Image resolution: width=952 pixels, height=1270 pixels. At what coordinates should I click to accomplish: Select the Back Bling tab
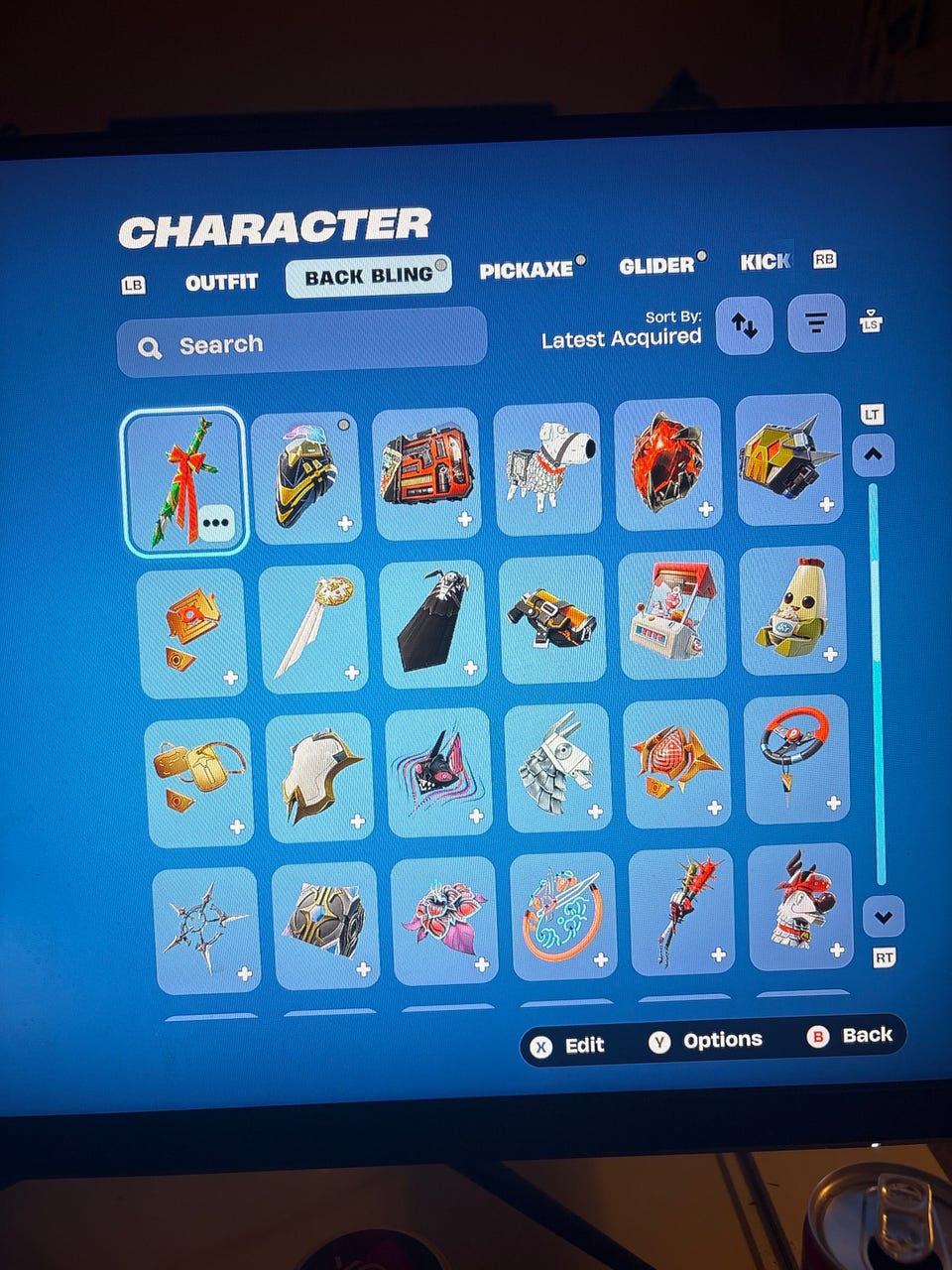[368, 277]
